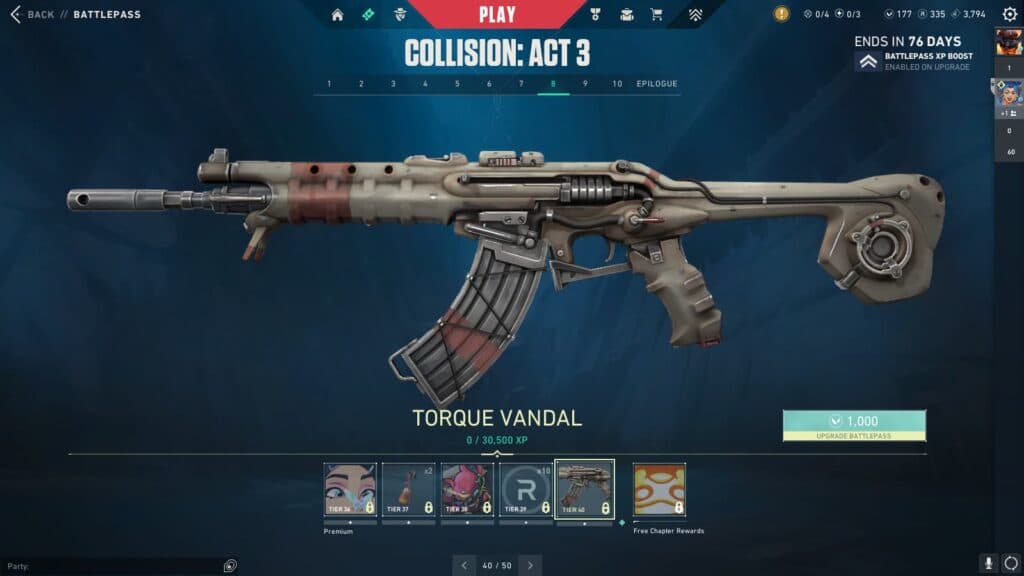Open the home screen icon
Viewport: 1024px width, 576px height.
[337, 15]
